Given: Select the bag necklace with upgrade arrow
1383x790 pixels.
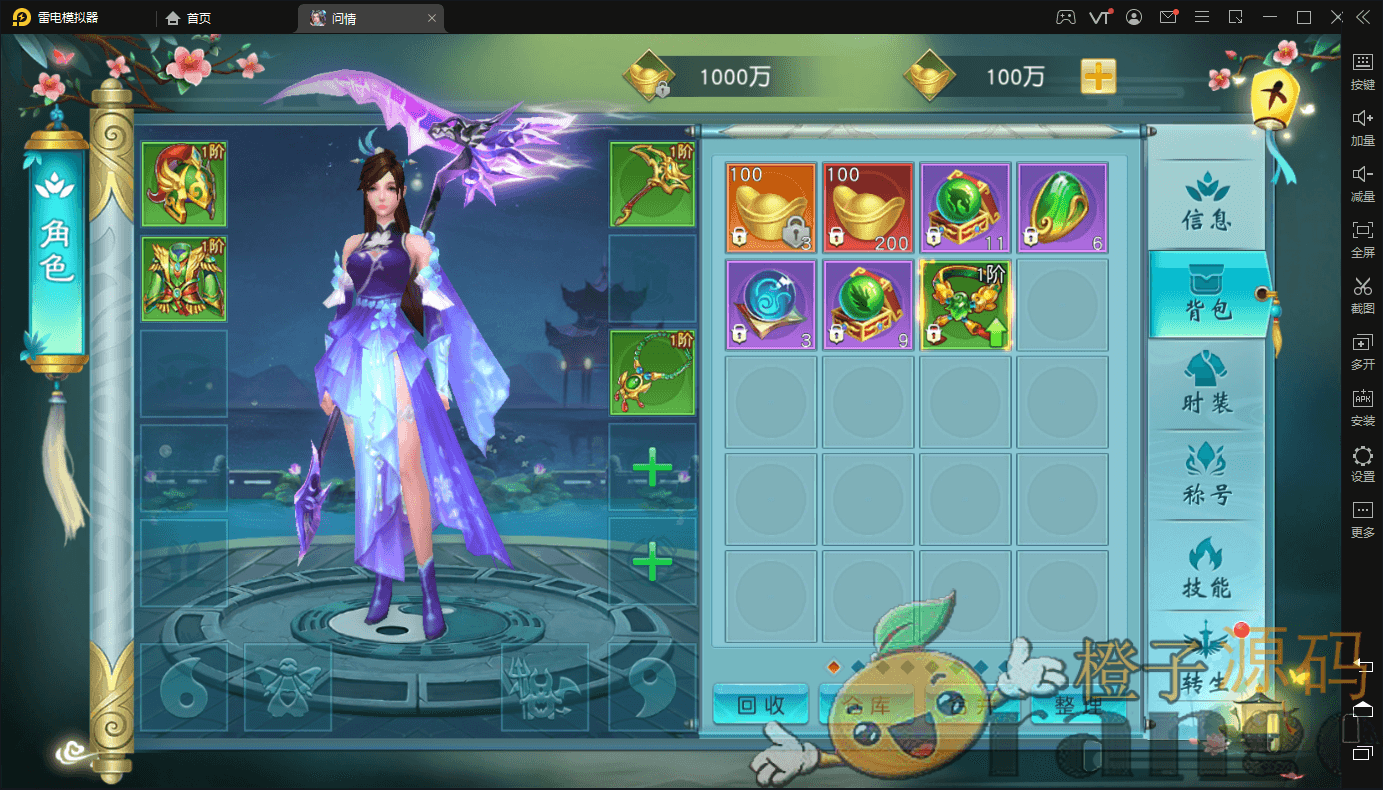Looking at the screenshot, I should [x=965, y=305].
